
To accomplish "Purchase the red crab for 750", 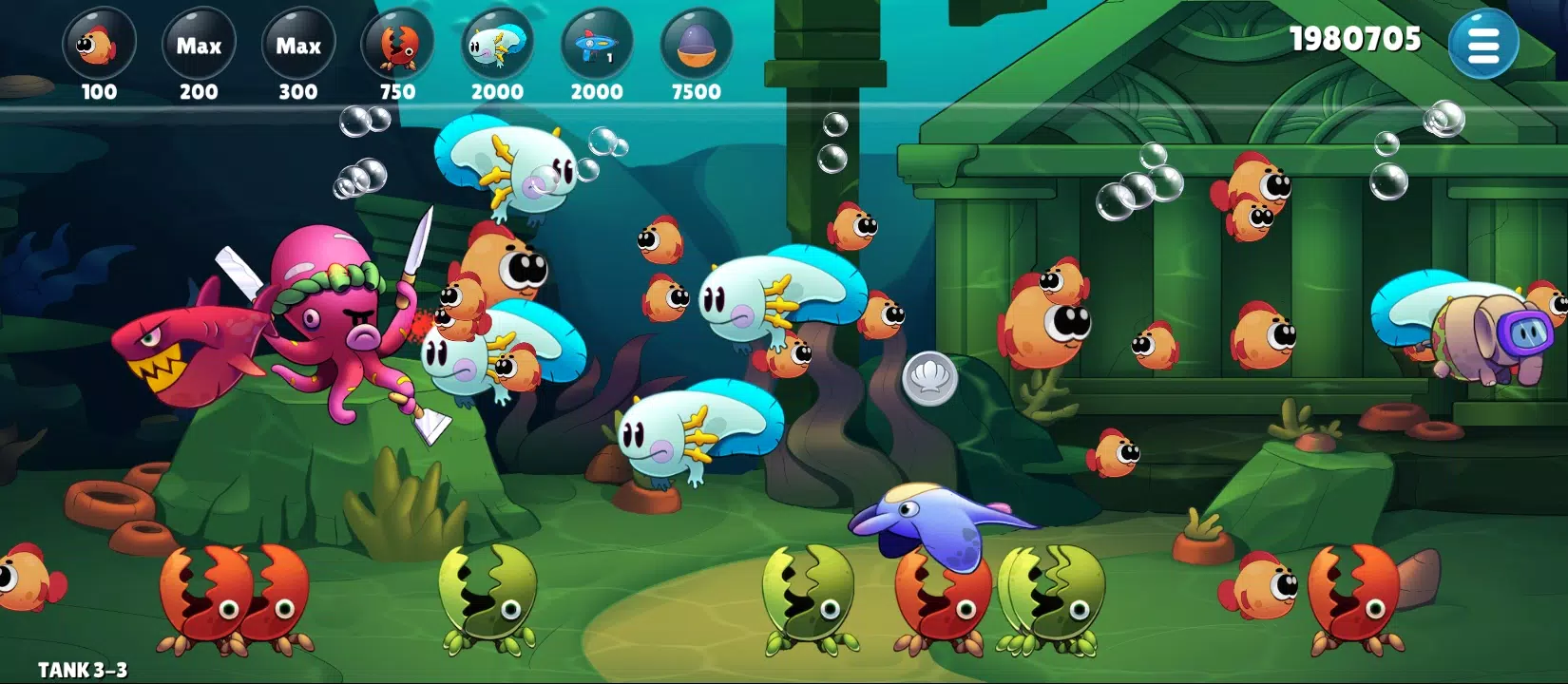I will pos(399,43).
